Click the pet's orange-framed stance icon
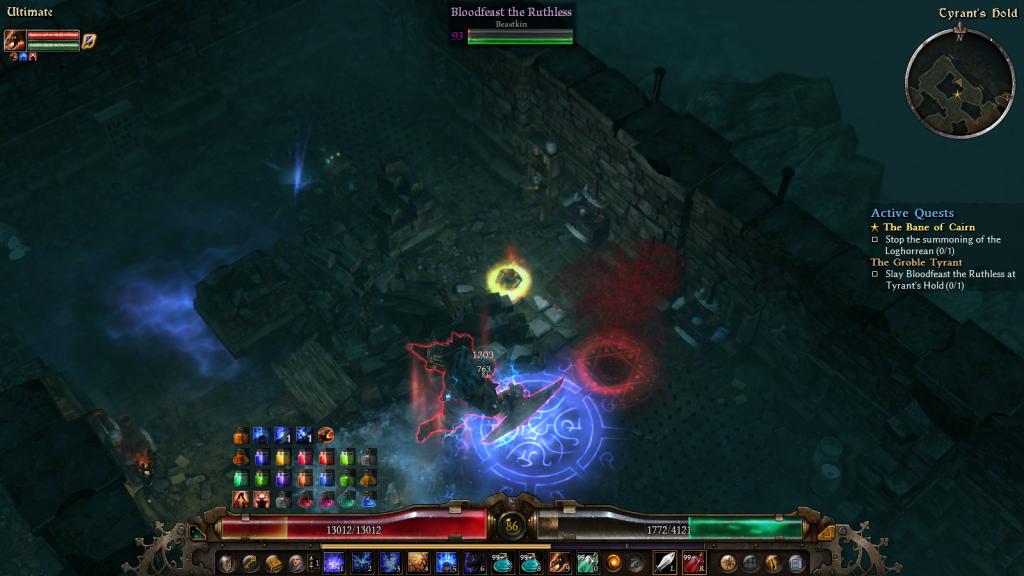1024x576 pixels. (89, 41)
